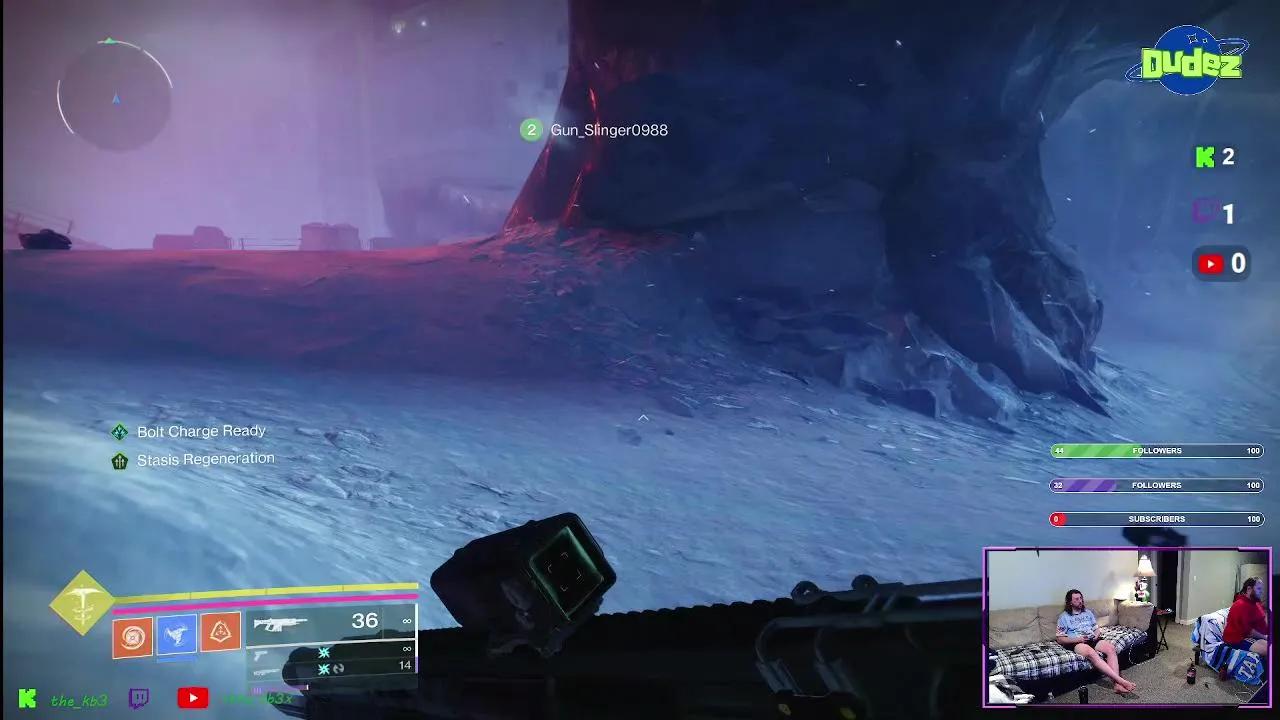The width and height of the screenshot is (1280, 720).
Task: Trigger the orange class ability icon
Action: 220,632
